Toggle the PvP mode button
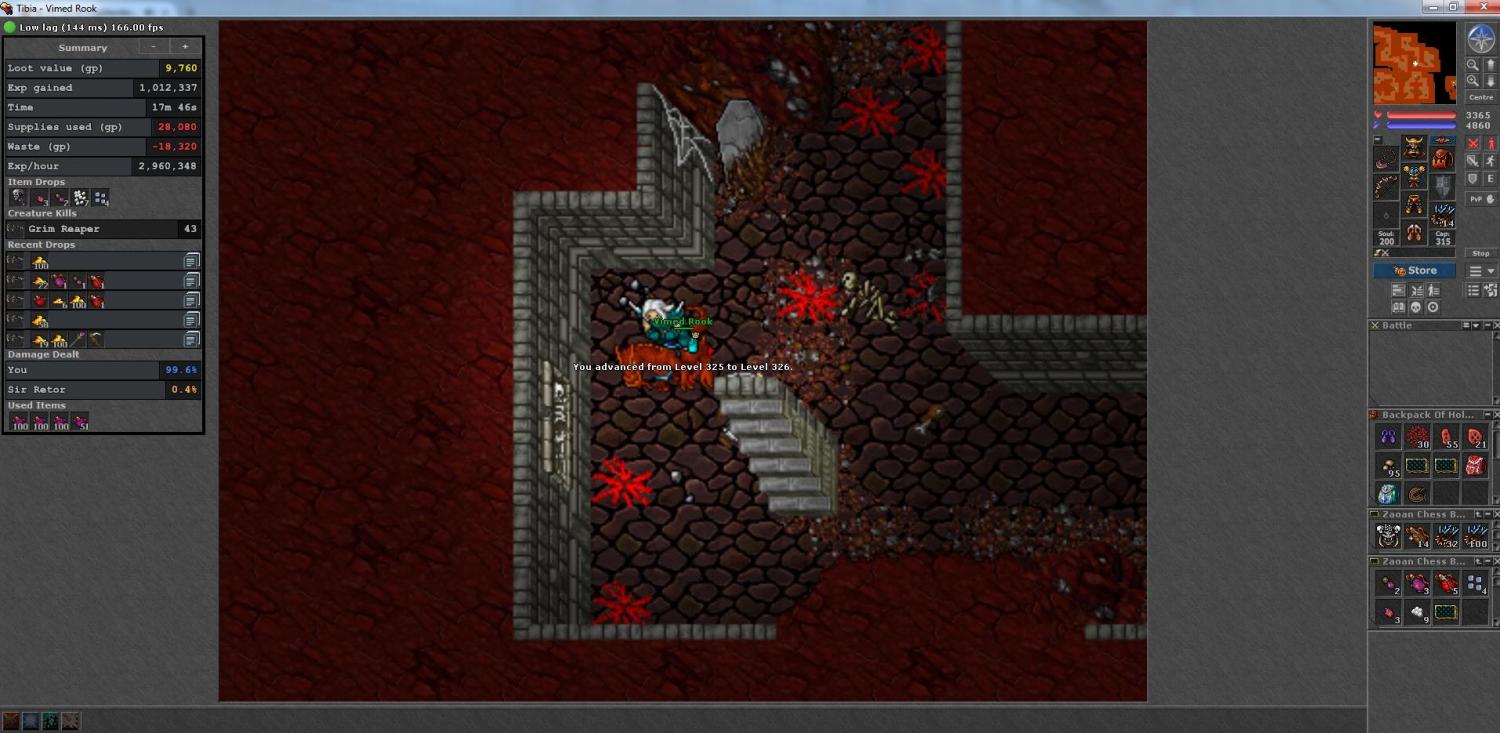 (x=1481, y=198)
